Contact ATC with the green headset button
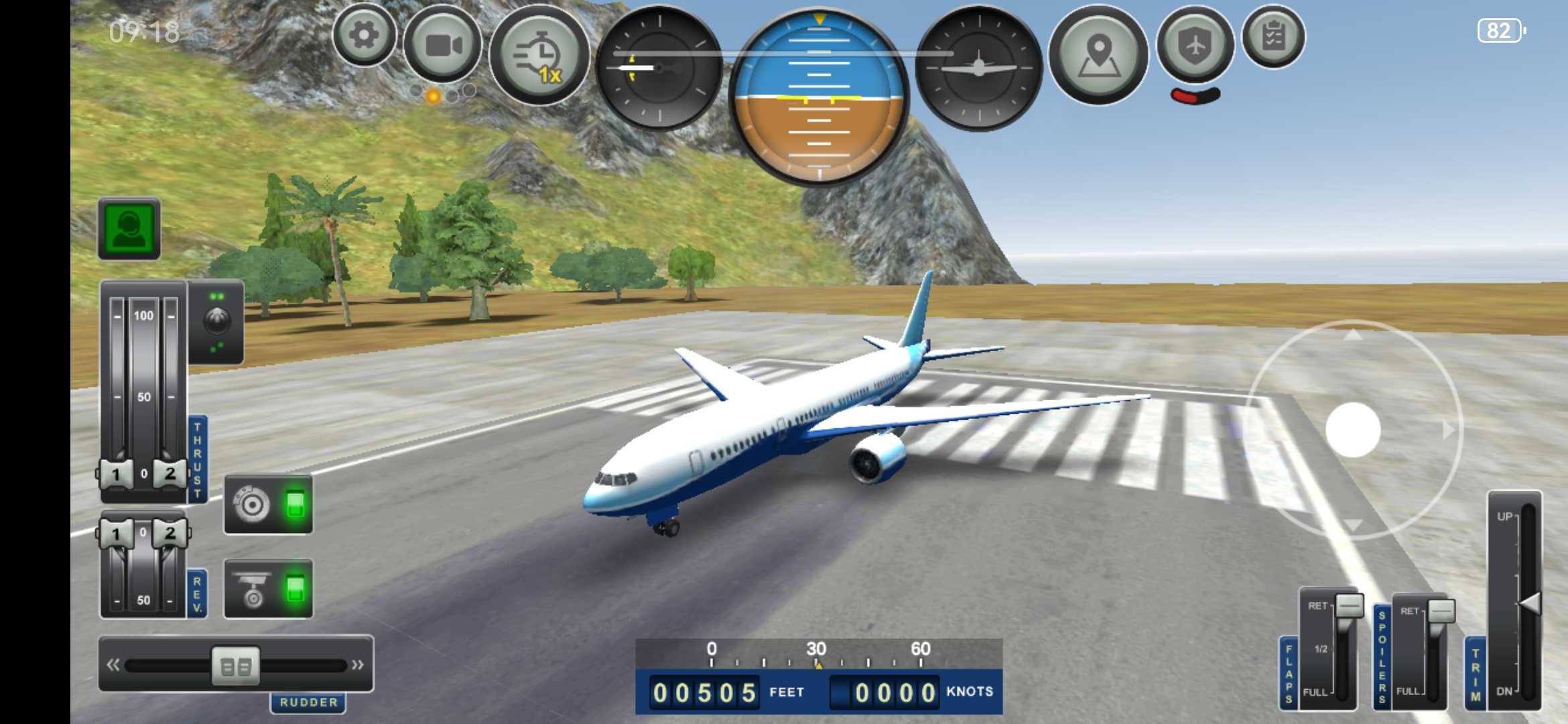The height and width of the screenshot is (724, 1568). coord(129,229)
